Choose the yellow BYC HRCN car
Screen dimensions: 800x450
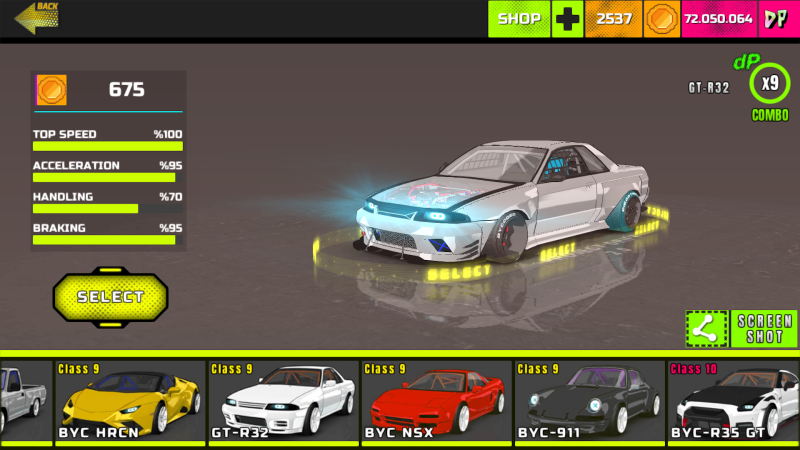tap(130, 402)
